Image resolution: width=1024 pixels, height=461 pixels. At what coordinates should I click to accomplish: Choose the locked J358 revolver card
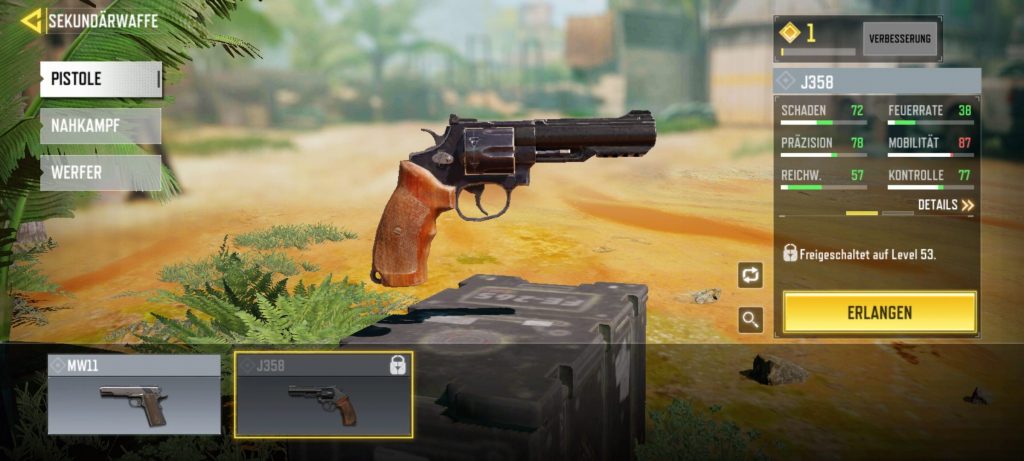click(x=323, y=395)
